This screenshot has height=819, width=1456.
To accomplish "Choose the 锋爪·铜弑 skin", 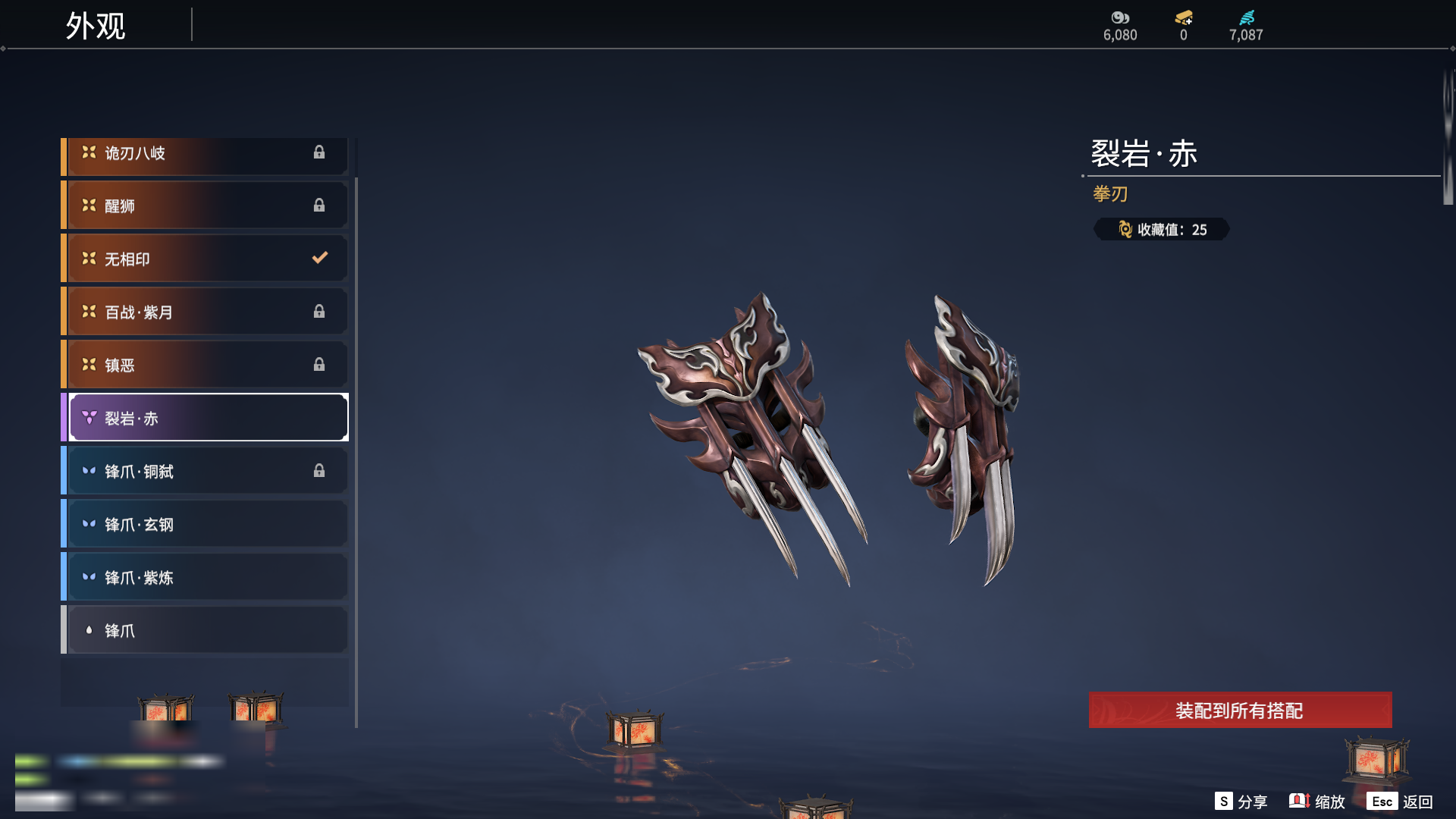I will click(205, 472).
